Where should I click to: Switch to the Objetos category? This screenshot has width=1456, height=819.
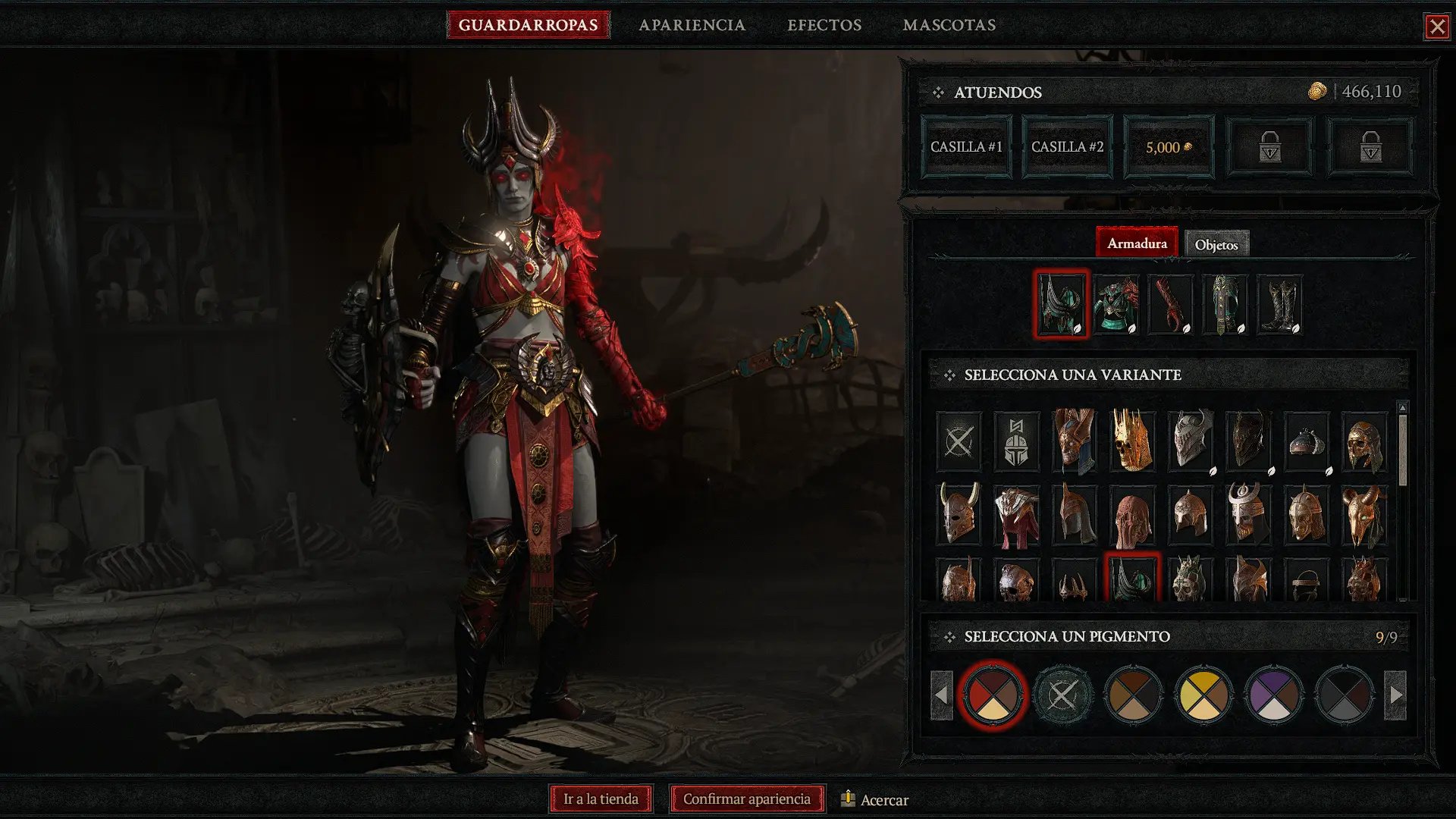pyautogui.click(x=1216, y=244)
